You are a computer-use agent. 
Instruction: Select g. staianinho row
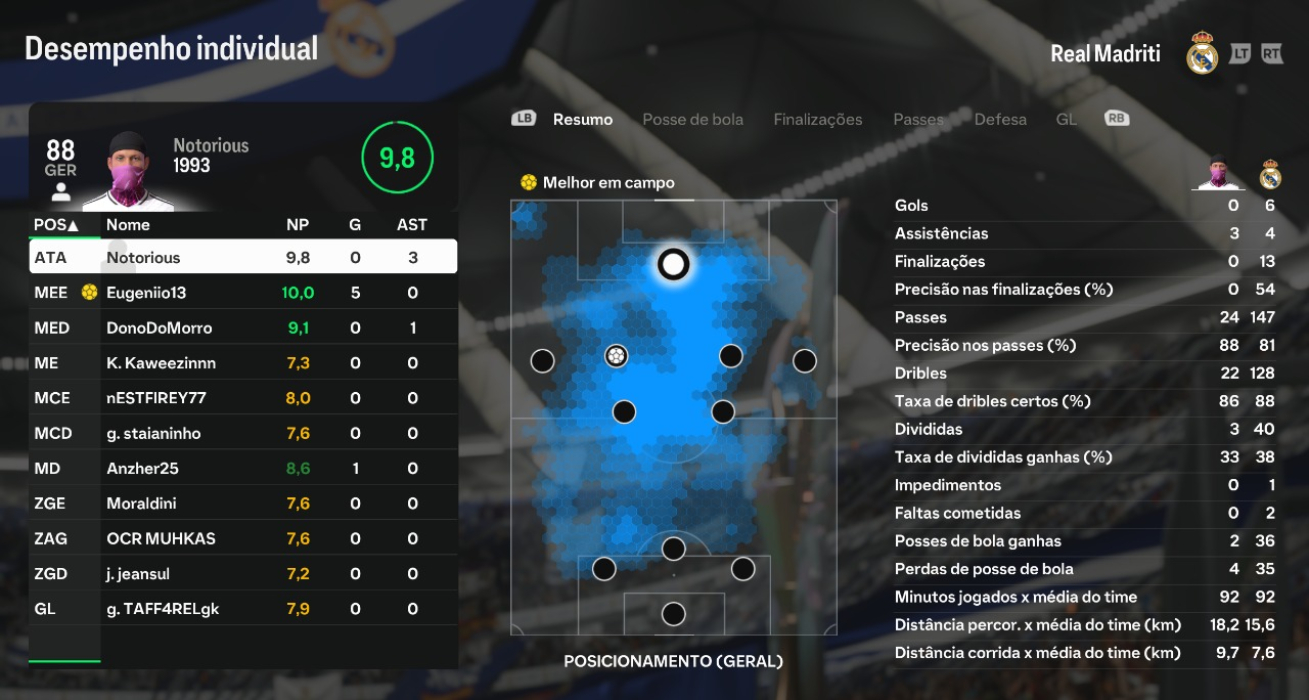(x=243, y=433)
